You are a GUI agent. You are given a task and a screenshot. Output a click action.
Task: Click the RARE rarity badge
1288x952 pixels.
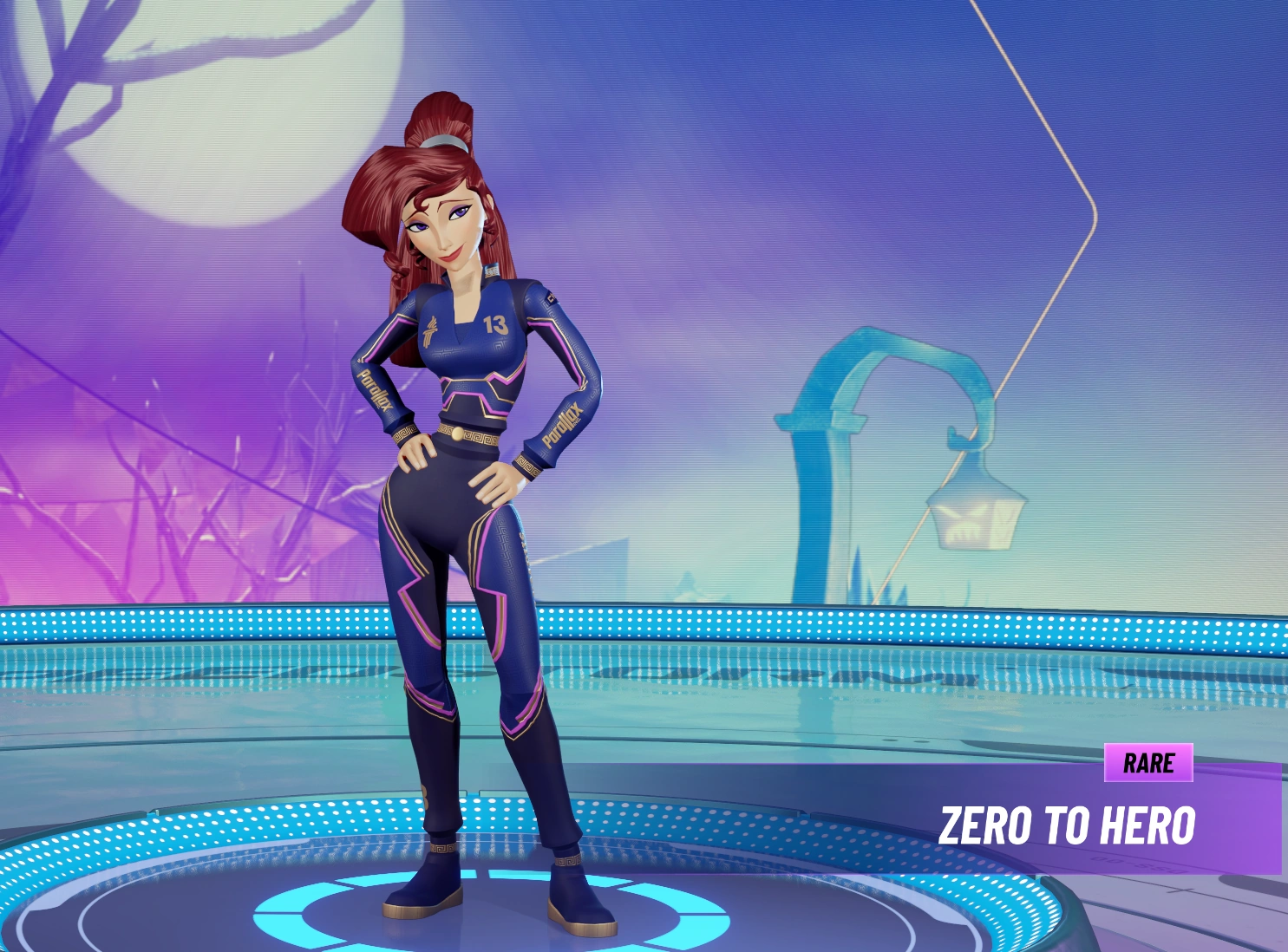tap(1151, 765)
